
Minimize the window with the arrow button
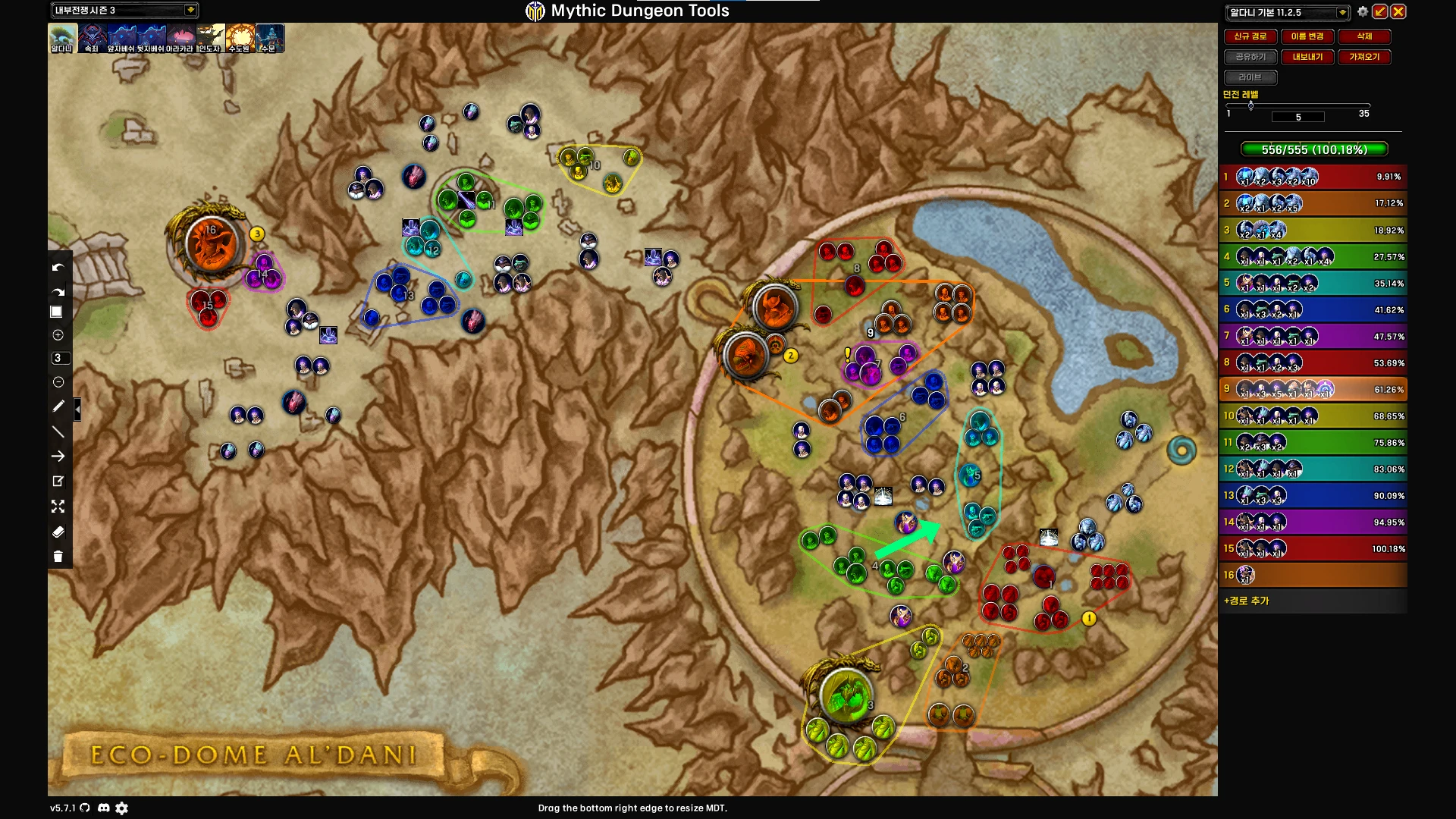point(1380,11)
